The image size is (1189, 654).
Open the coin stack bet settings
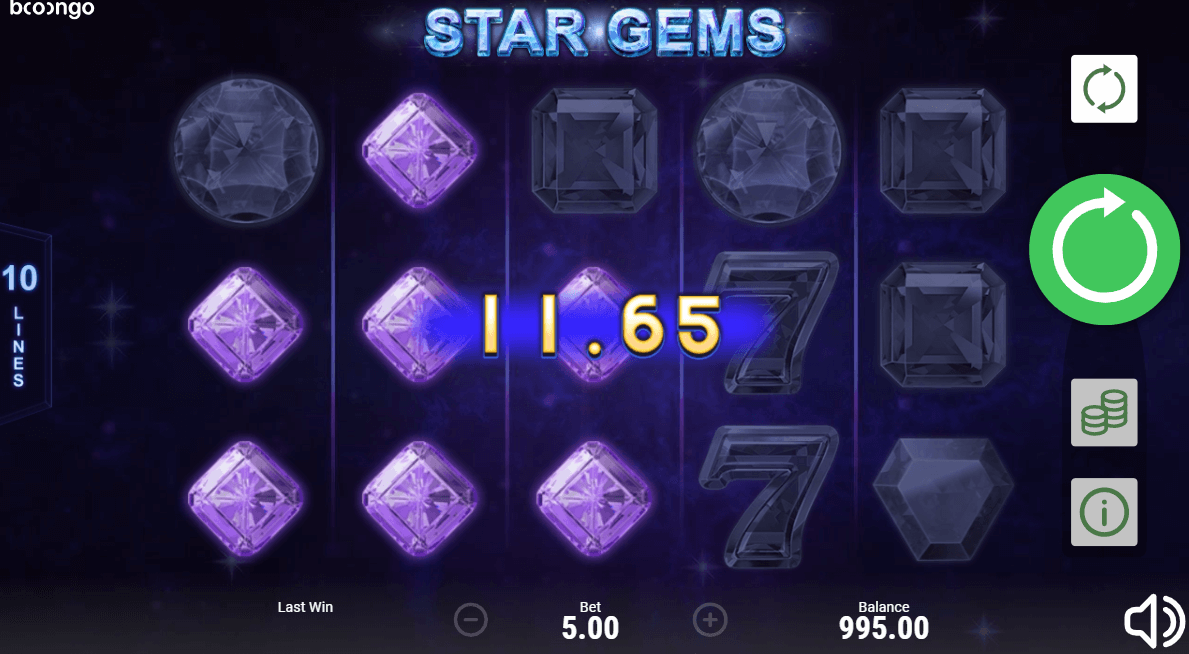tap(1104, 412)
